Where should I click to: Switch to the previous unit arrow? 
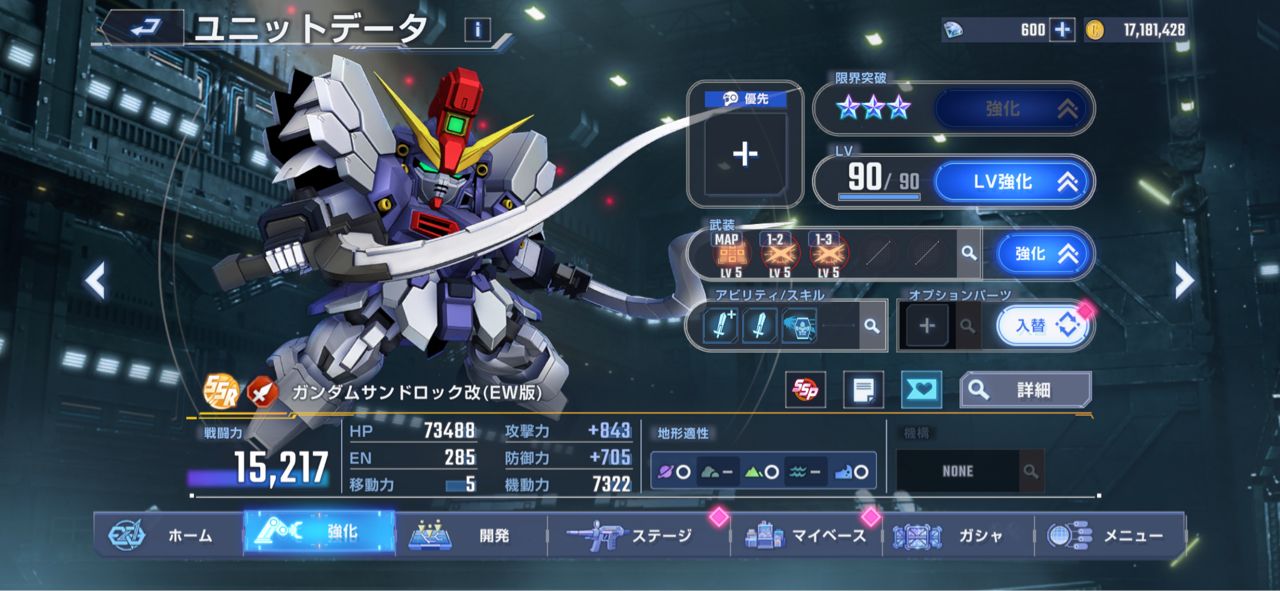tap(95, 281)
